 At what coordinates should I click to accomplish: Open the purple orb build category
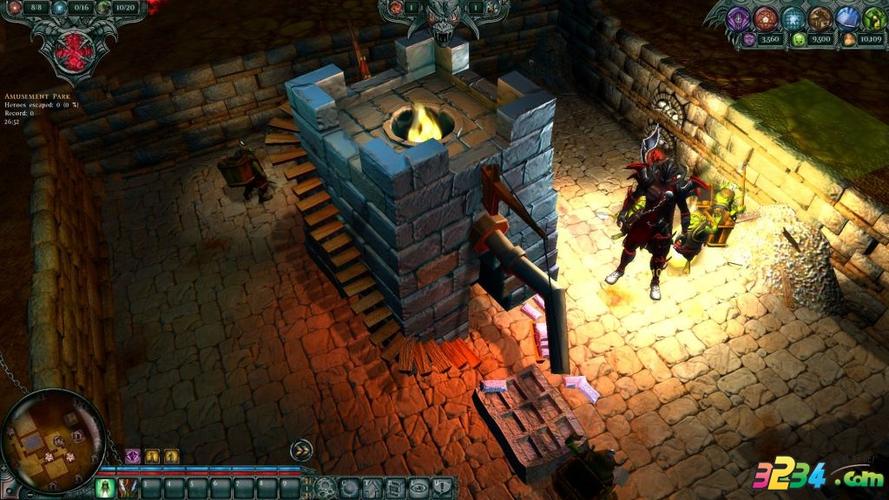click(x=740, y=18)
